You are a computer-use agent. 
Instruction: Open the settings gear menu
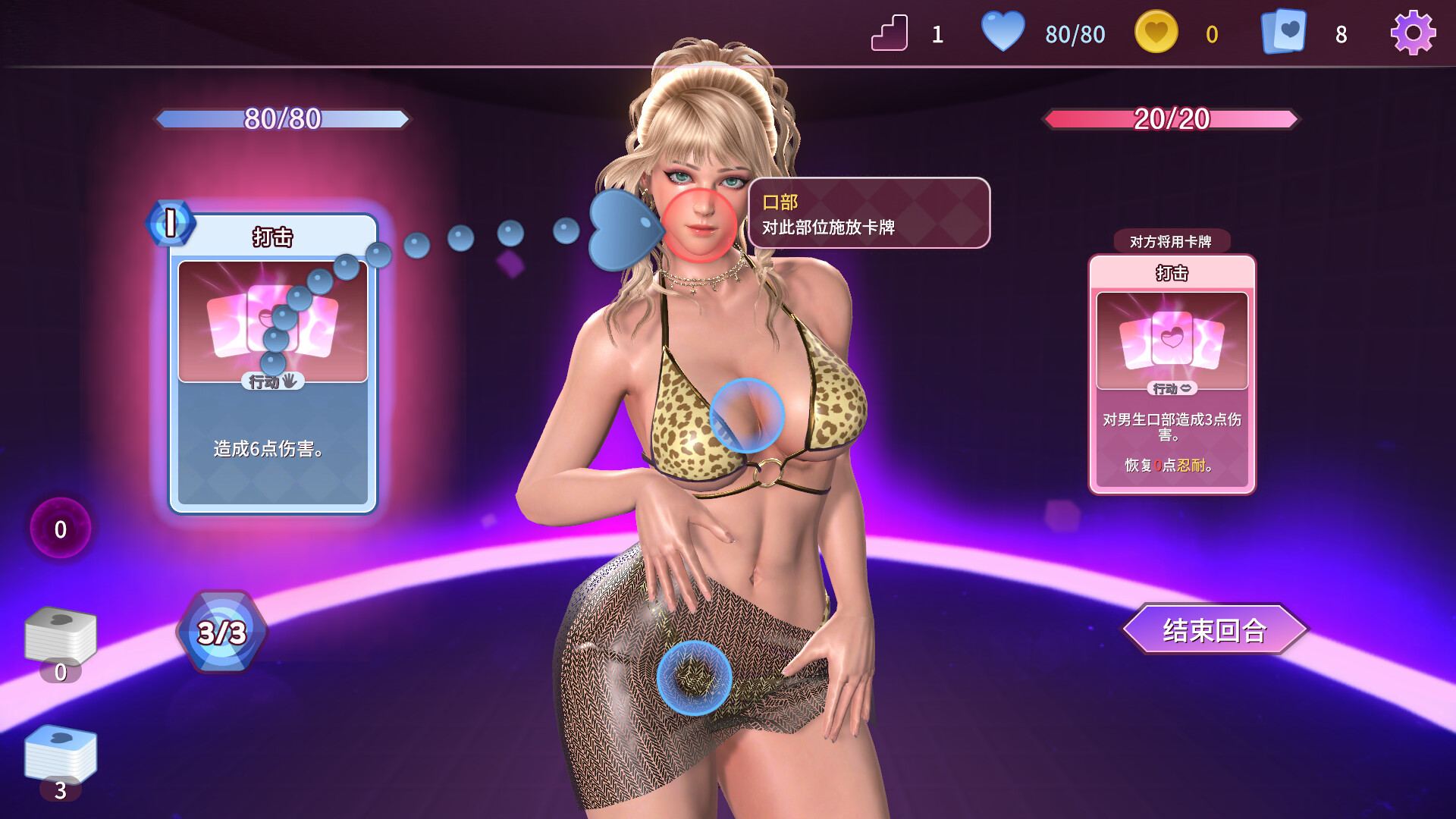[1413, 33]
